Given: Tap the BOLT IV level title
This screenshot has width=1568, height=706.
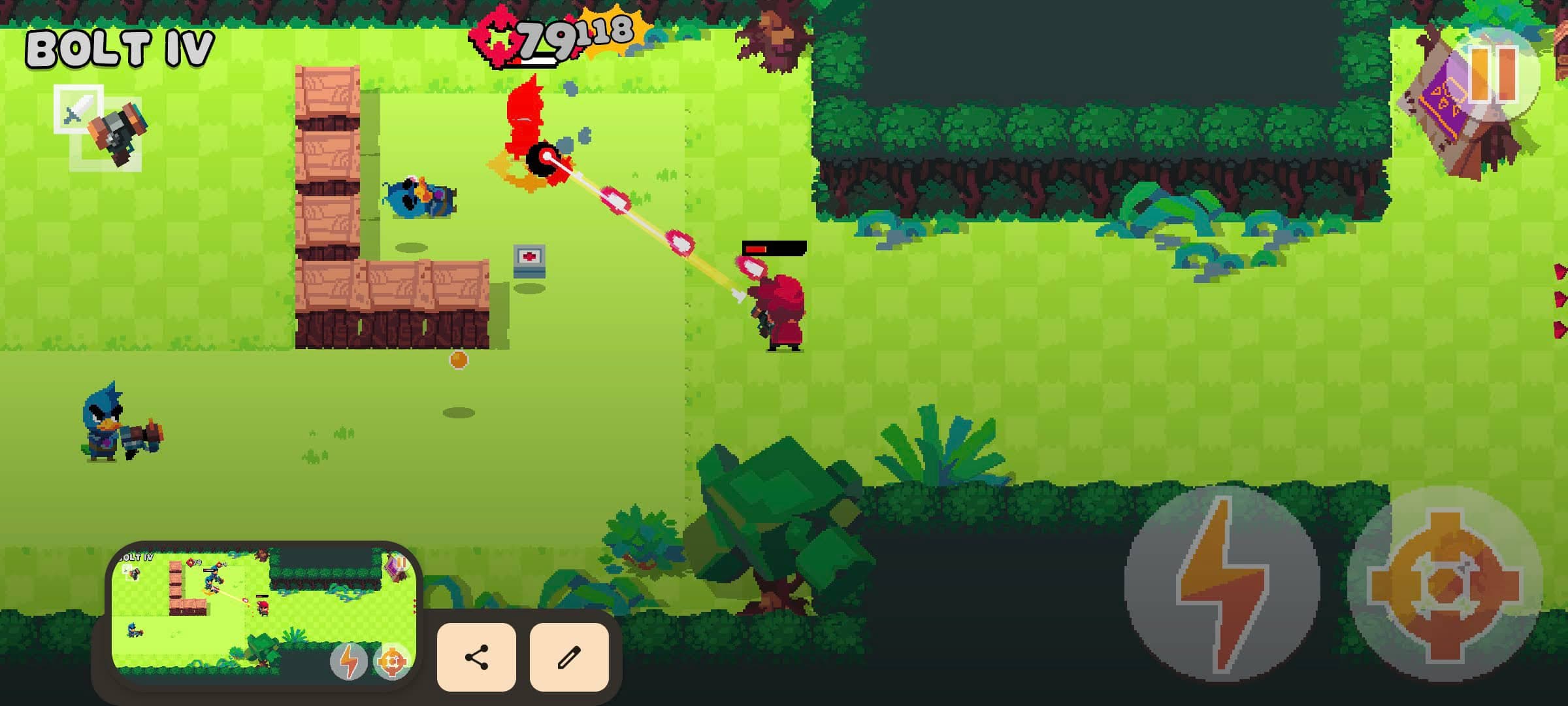Looking at the screenshot, I should pyautogui.click(x=120, y=48).
